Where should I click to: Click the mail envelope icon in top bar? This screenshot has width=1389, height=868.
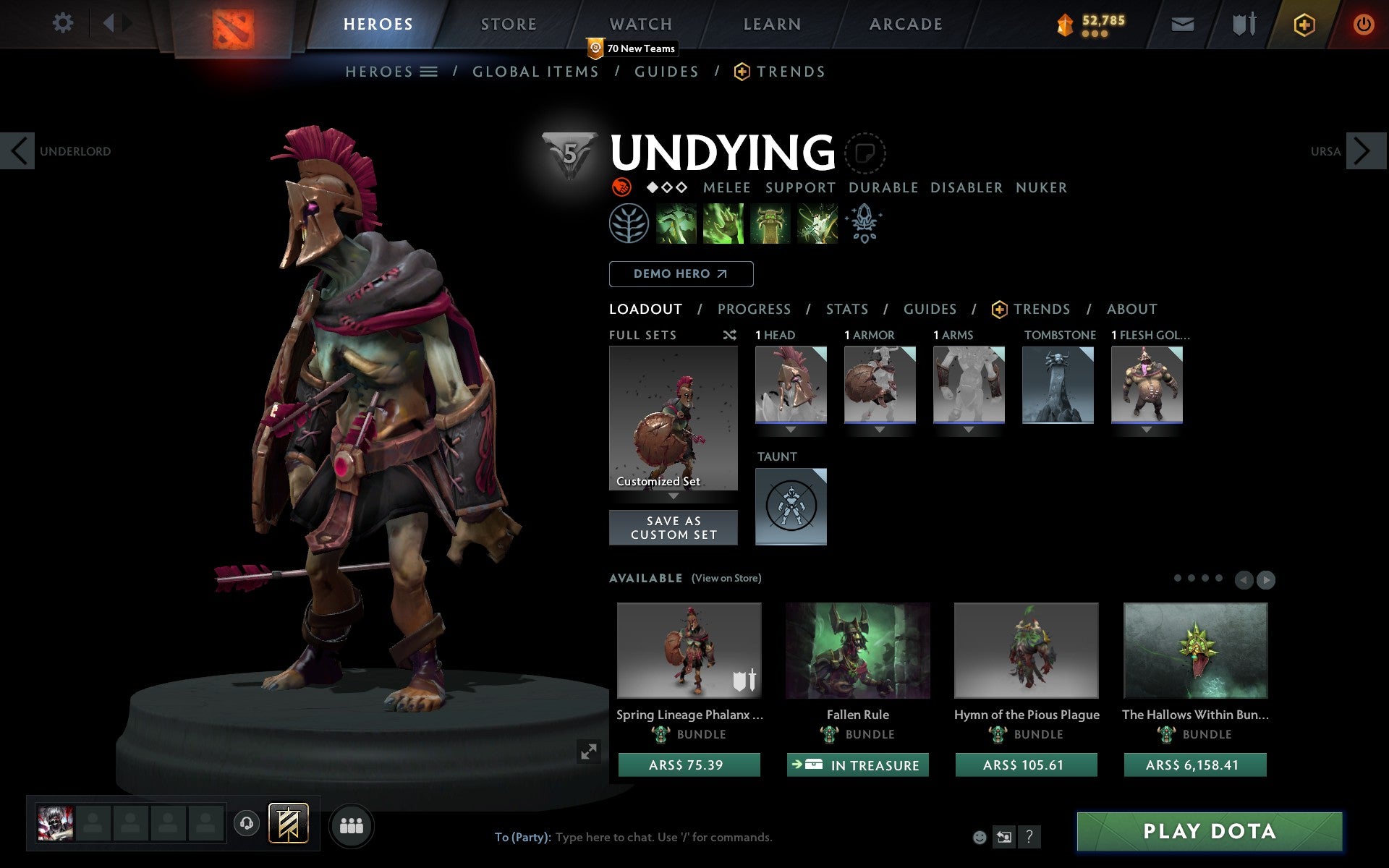pyautogui.click(x=1181, y=23)
